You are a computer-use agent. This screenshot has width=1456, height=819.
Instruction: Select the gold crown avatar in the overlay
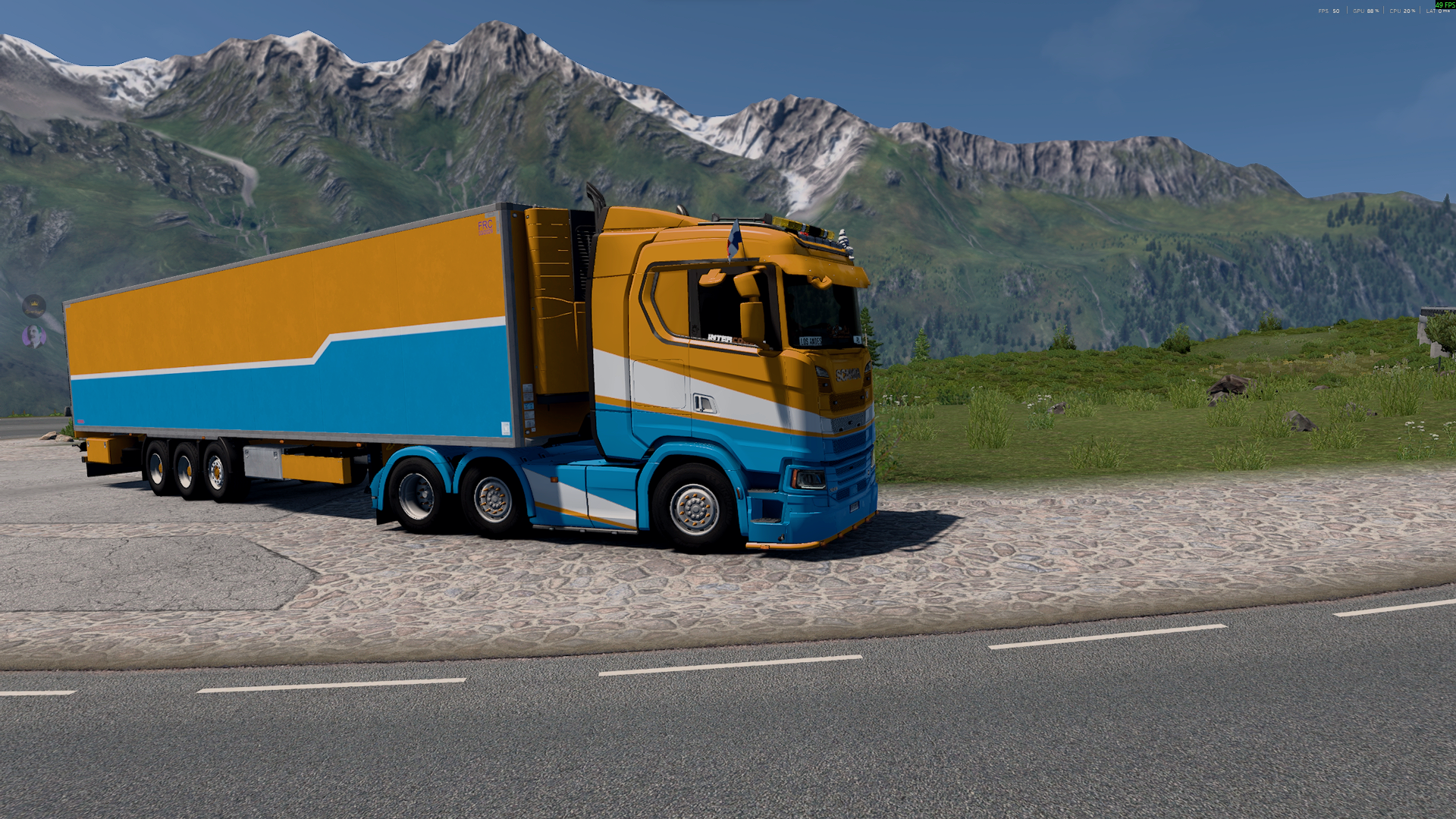pos(34,306)
